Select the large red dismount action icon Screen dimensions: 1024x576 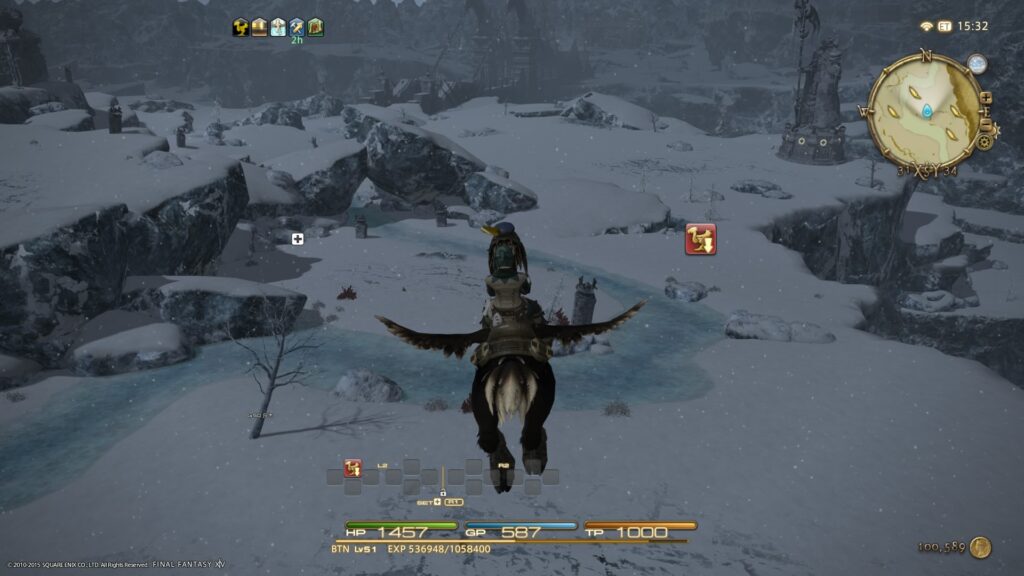pyautogui.click(x=700, y=239)
